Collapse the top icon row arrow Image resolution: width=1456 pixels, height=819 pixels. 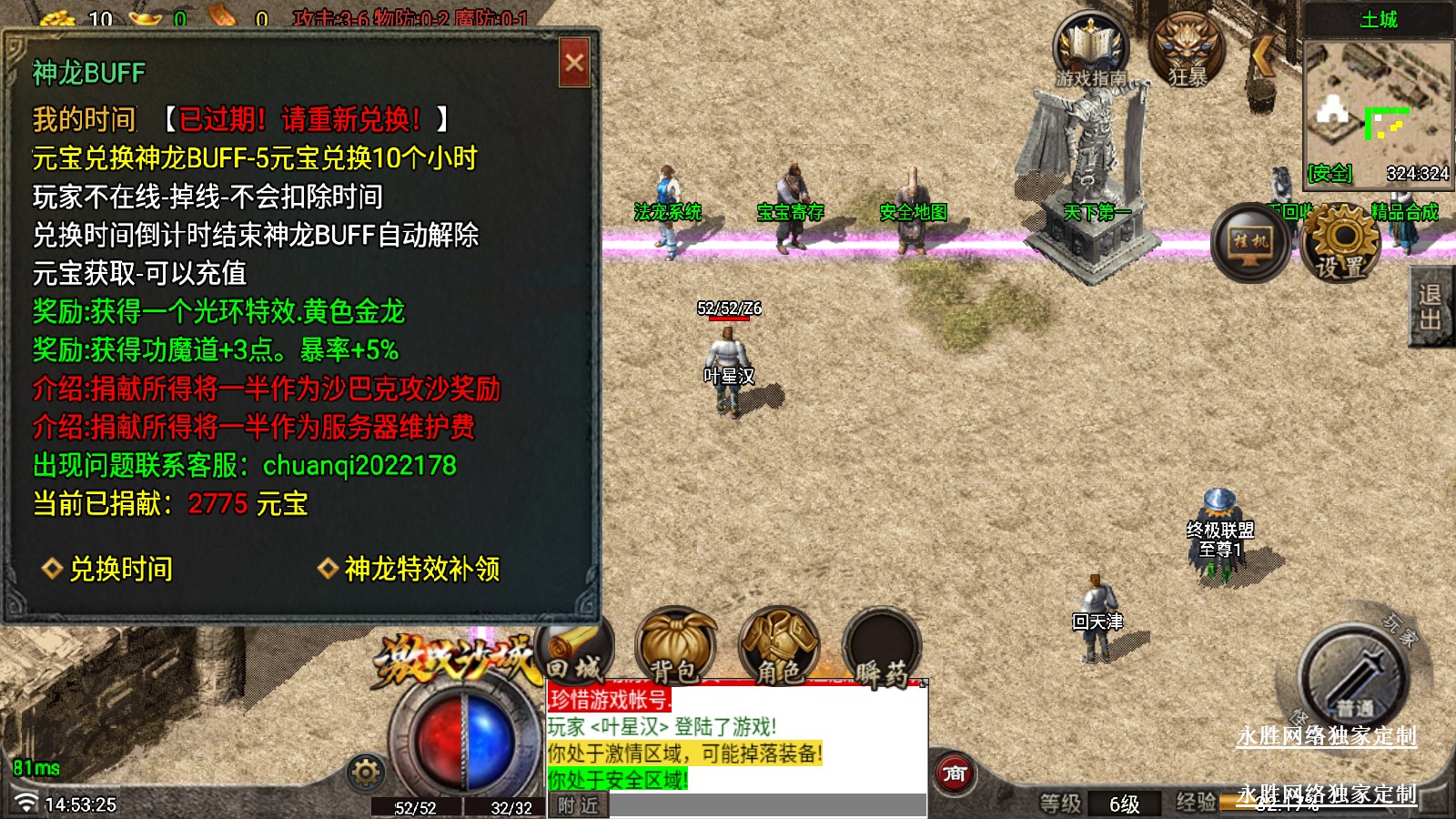1261,56
